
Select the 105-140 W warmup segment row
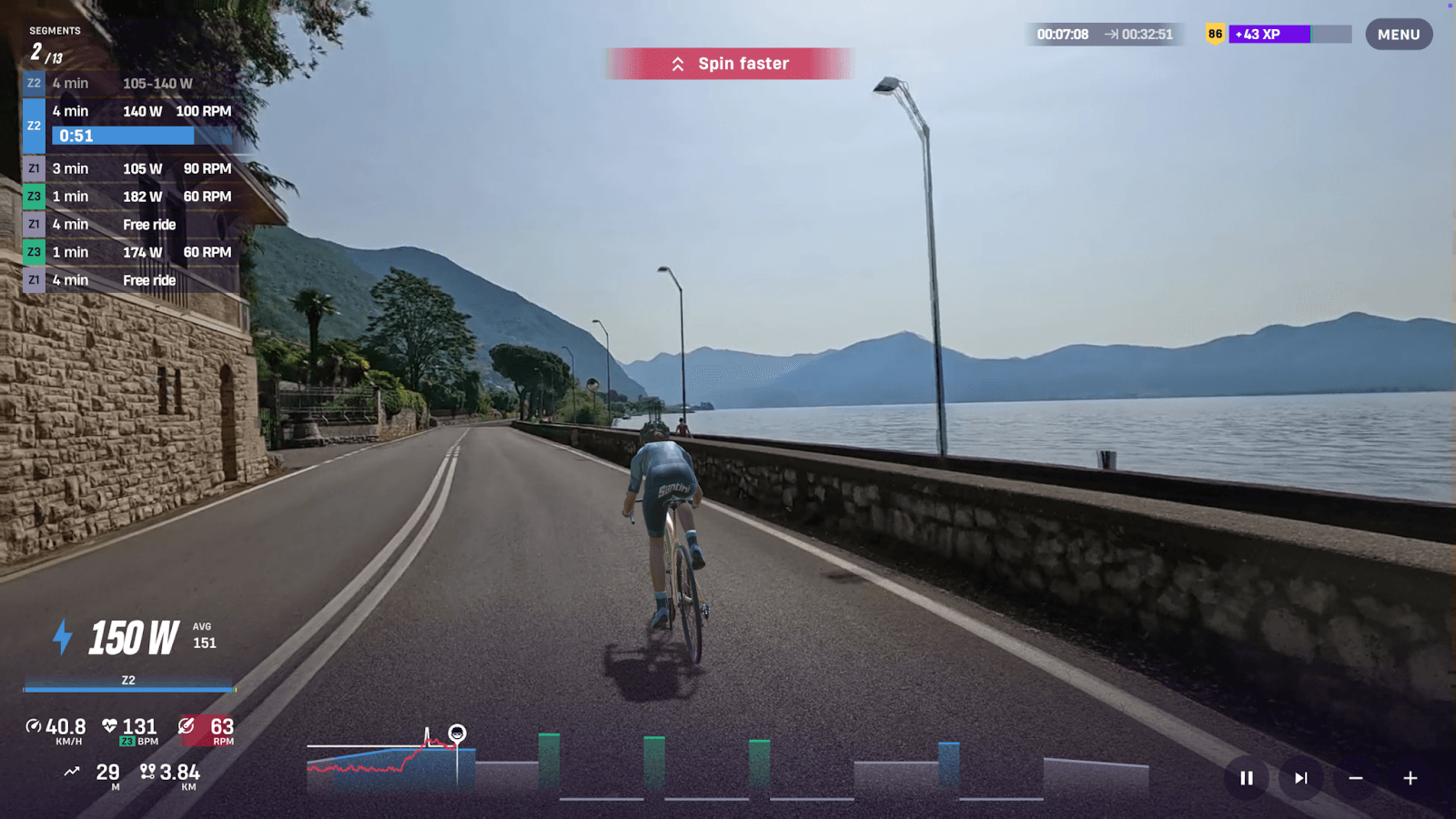132,84
